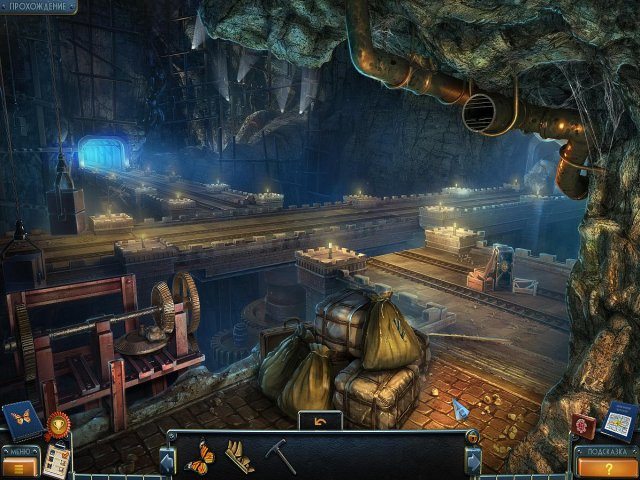The width and height of the screenshot is (640, 480).
Task: Show the task checklist clipboard
Action: 57,459
